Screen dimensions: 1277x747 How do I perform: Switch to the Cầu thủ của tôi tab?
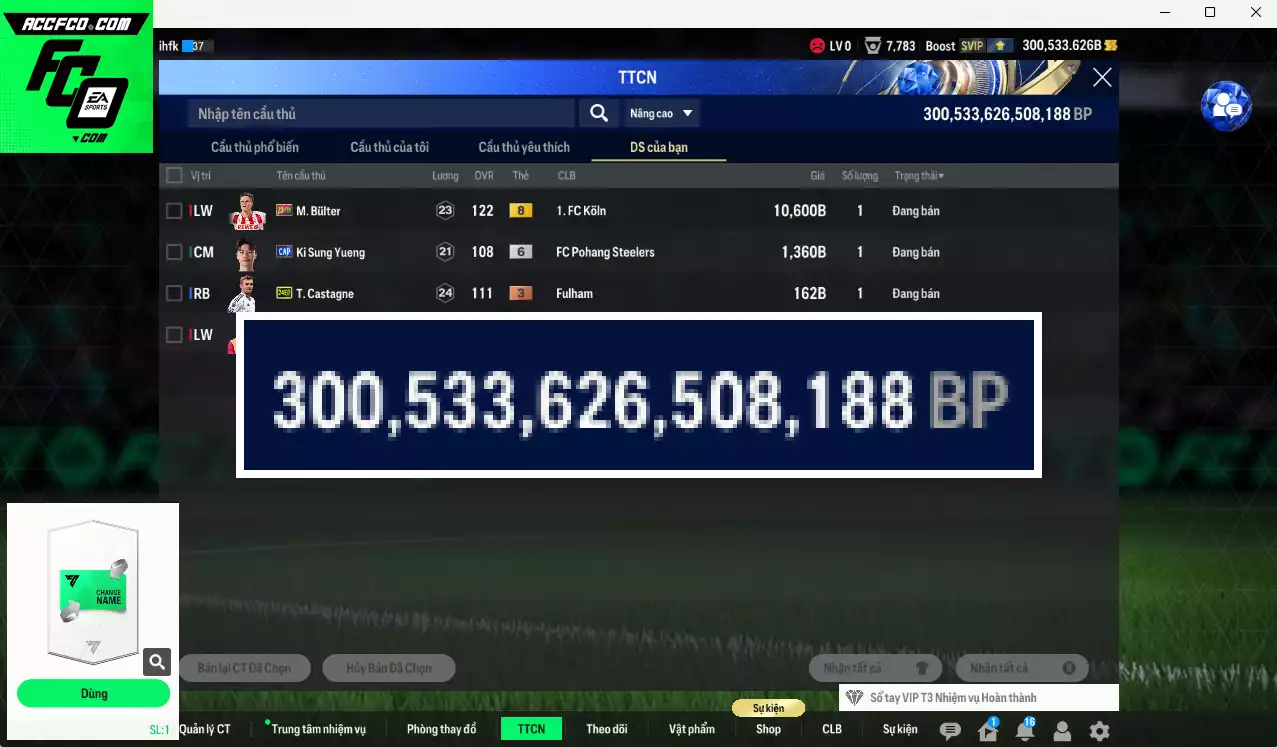389,147
